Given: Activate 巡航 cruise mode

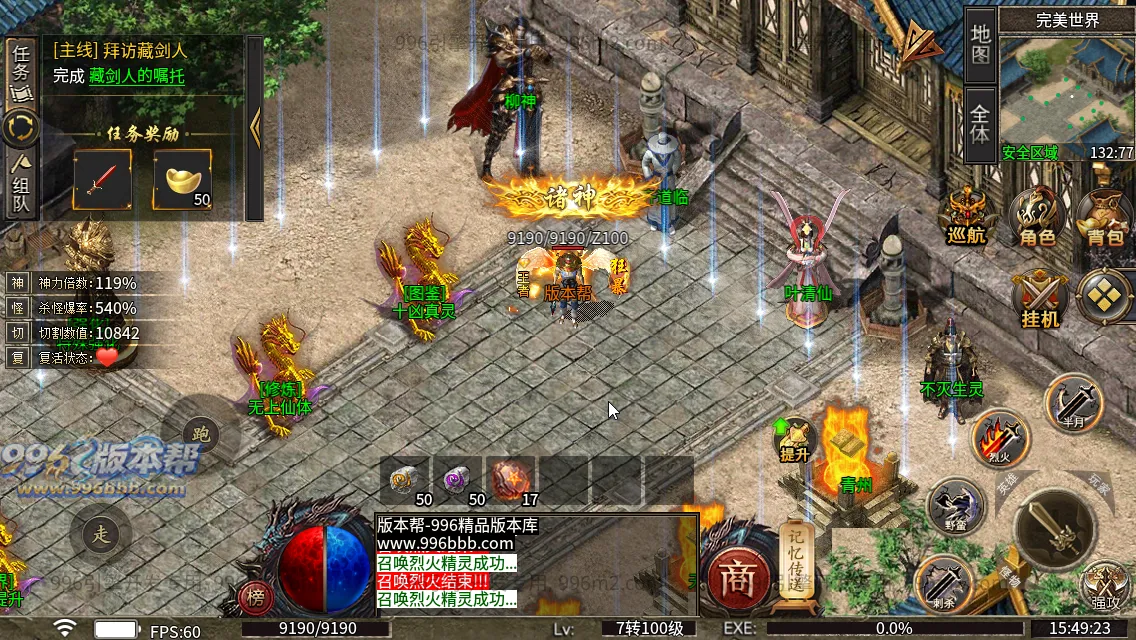Looking at the screenshot, I should (x=967, y=216).
